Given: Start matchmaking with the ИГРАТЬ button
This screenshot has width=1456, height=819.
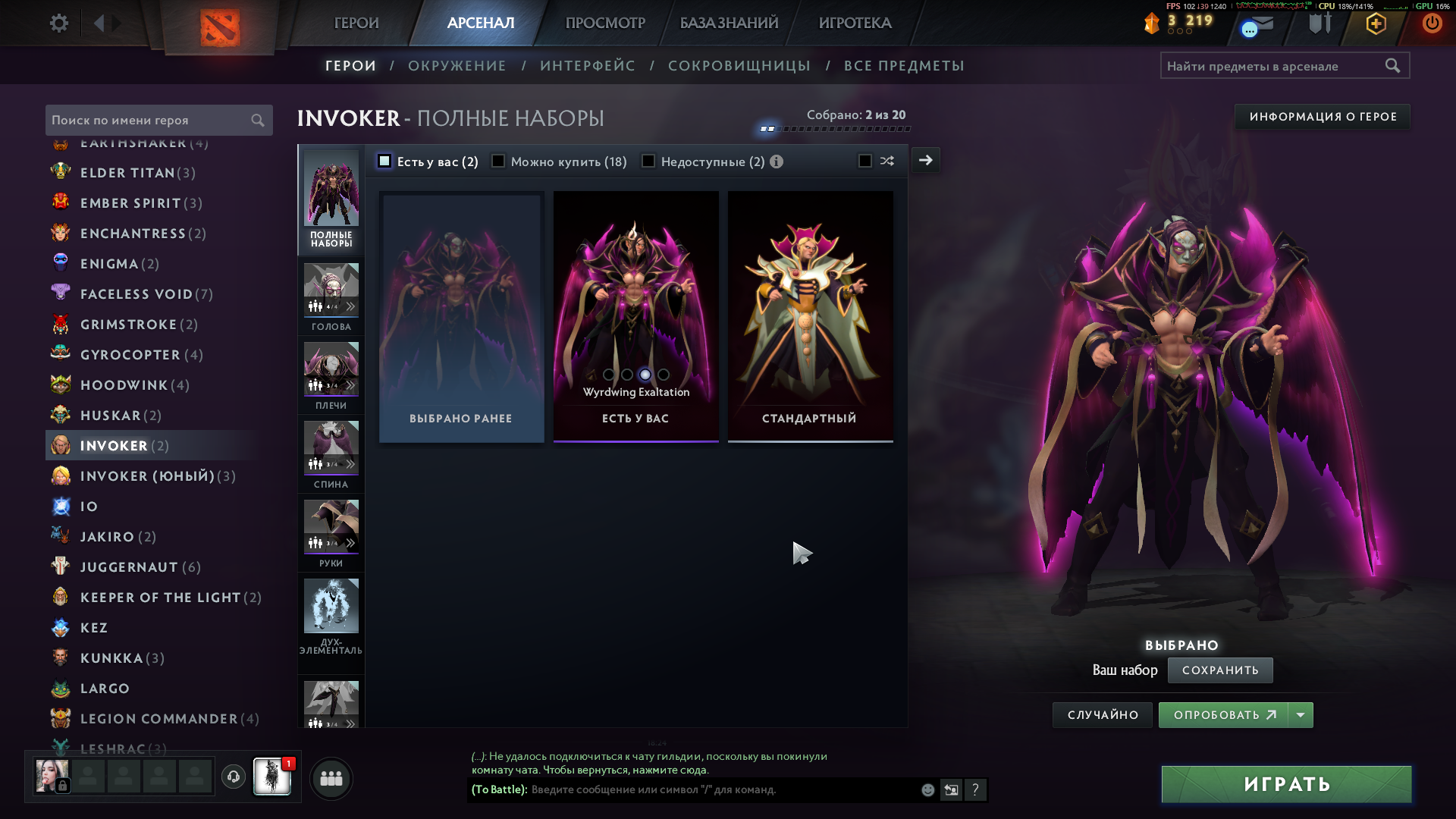Looking at the screenshot, I should (x=1286, y=784).
